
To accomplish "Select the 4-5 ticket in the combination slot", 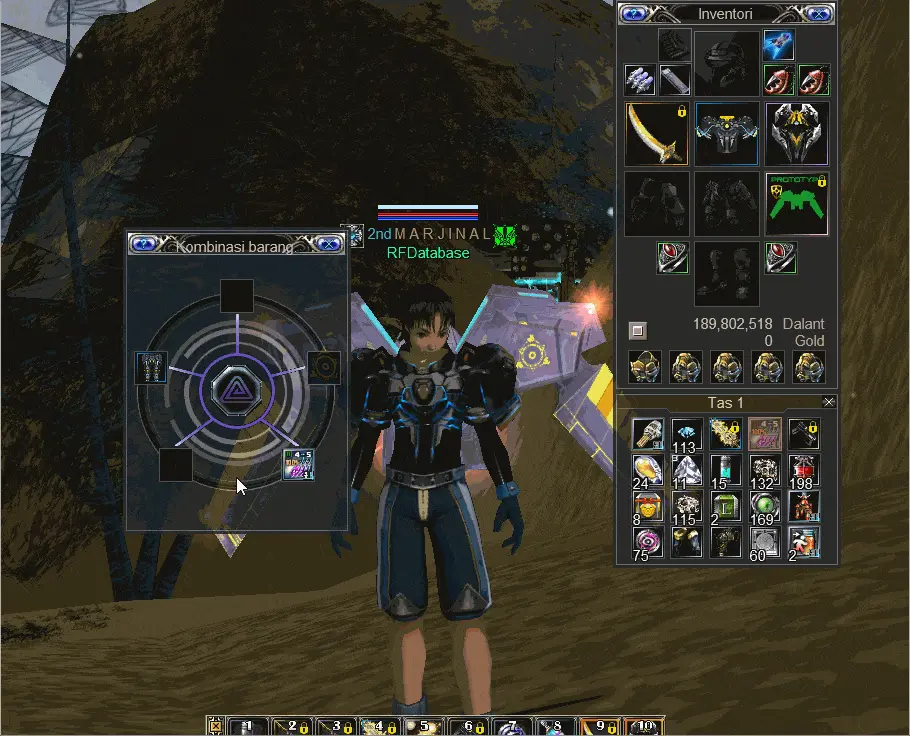I will 299,465.
